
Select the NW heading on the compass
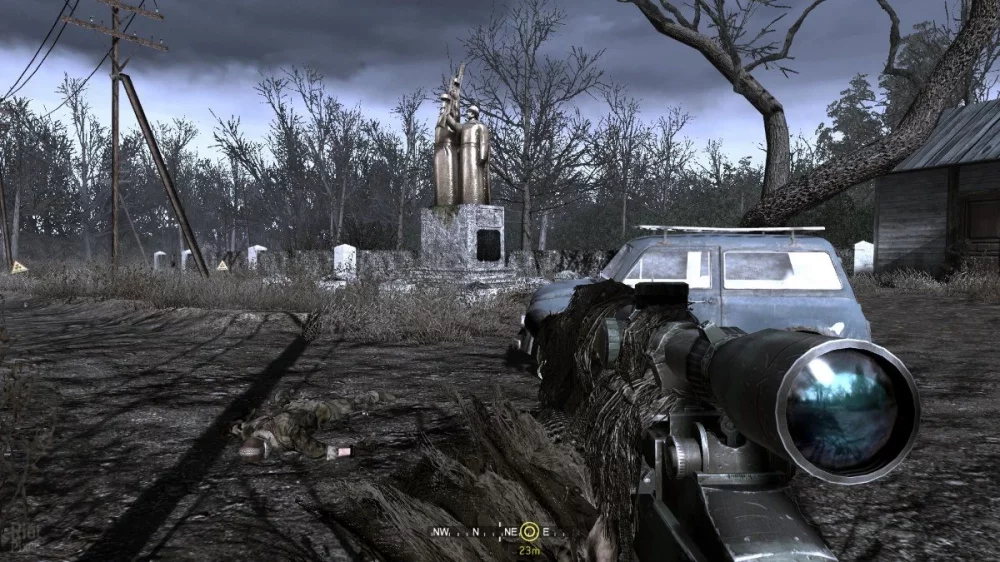click(441, 532)
